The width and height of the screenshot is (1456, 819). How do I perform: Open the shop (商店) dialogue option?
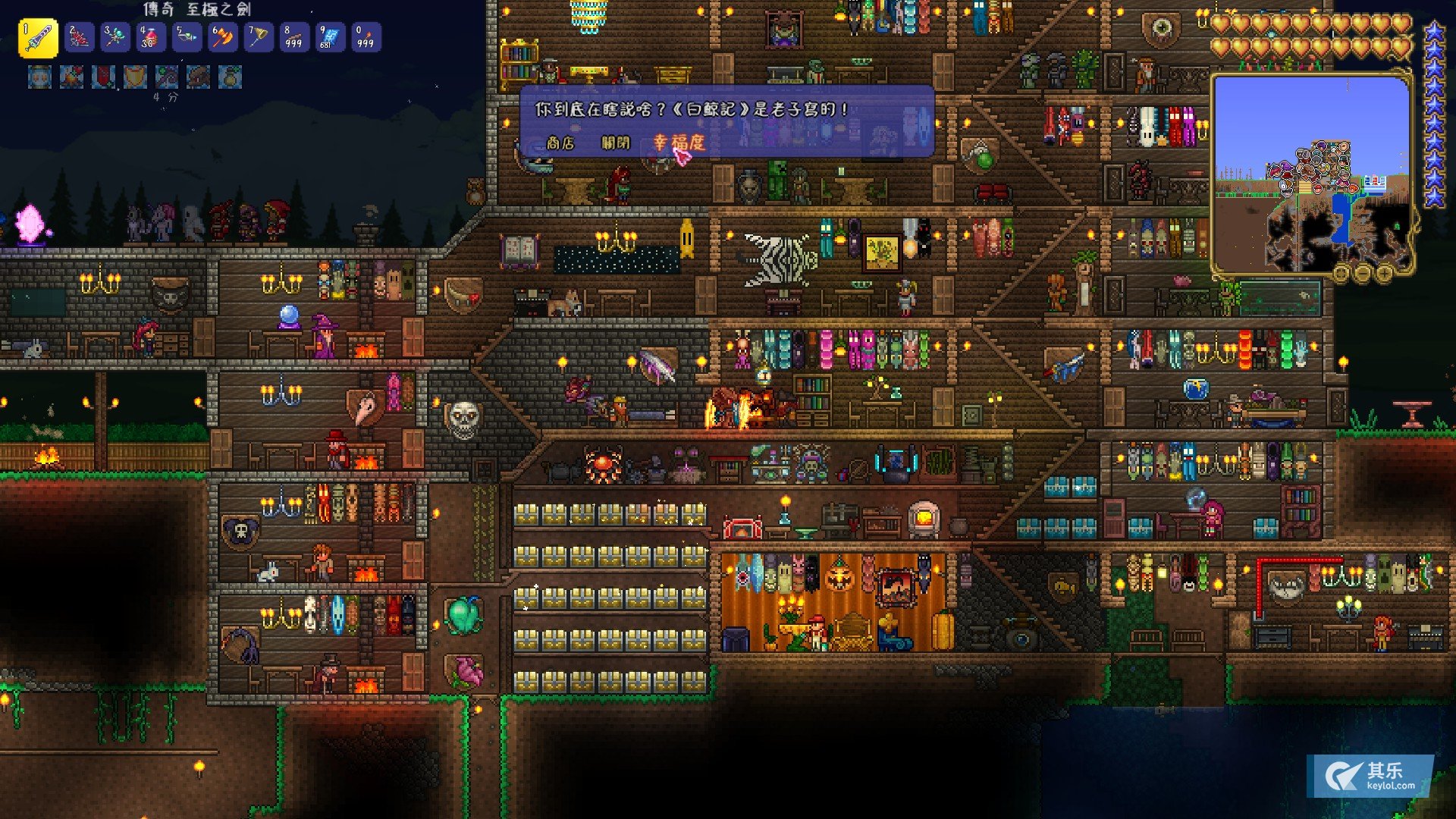560,143
